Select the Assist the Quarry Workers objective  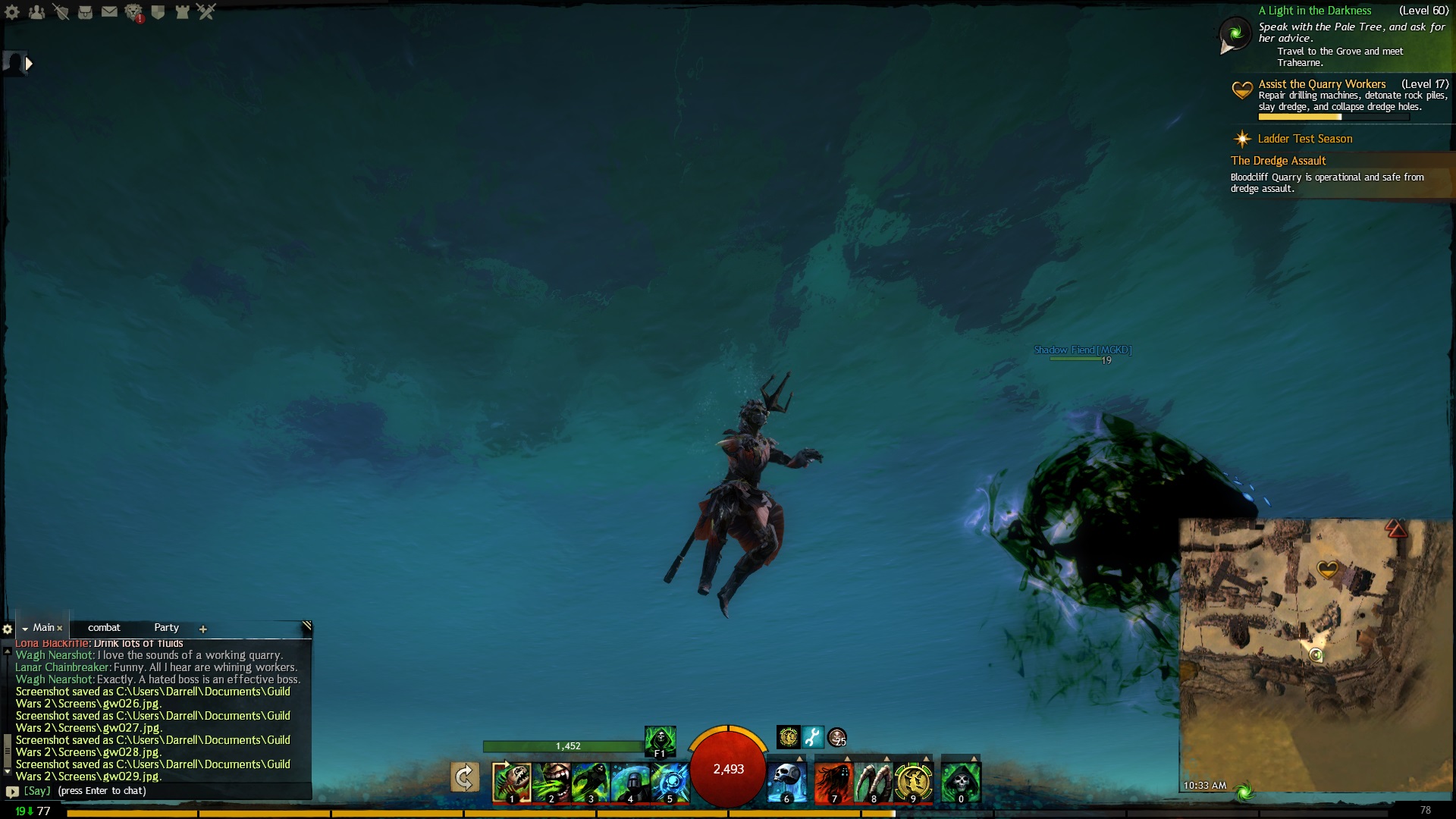pos(1322,84)
